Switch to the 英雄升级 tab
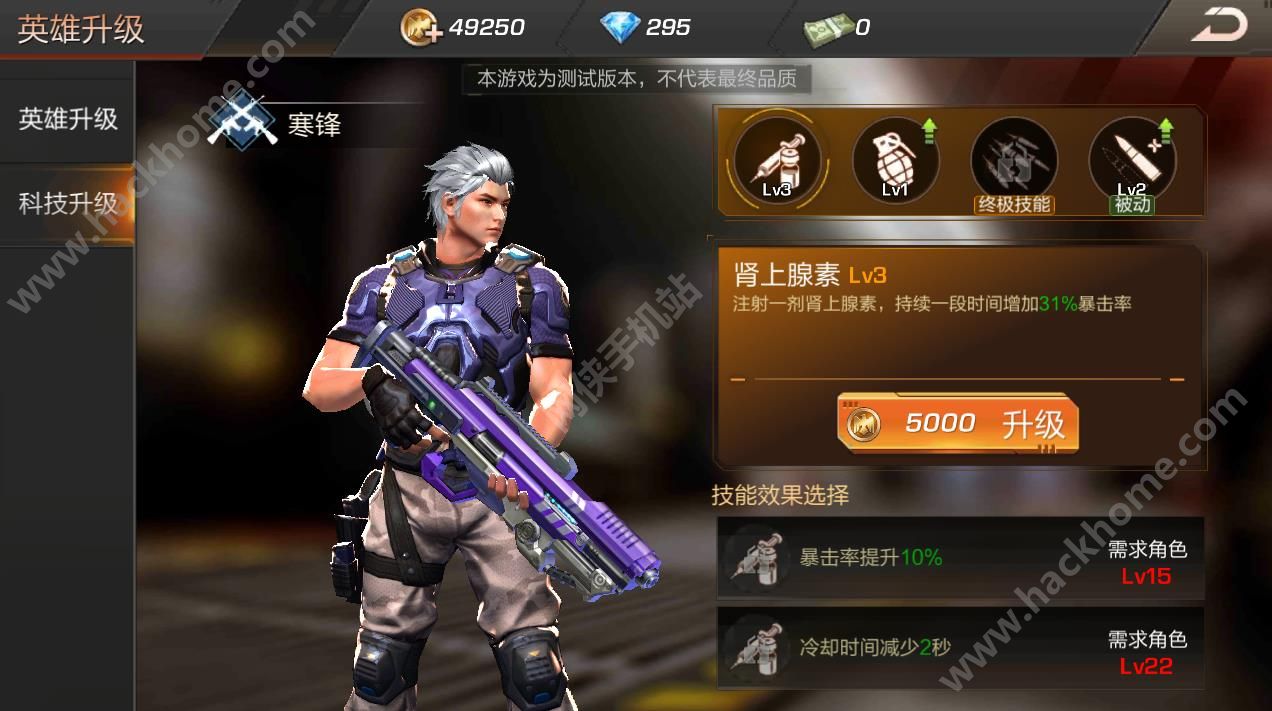Screen dimensions: 1272x711 pos(68,119)
